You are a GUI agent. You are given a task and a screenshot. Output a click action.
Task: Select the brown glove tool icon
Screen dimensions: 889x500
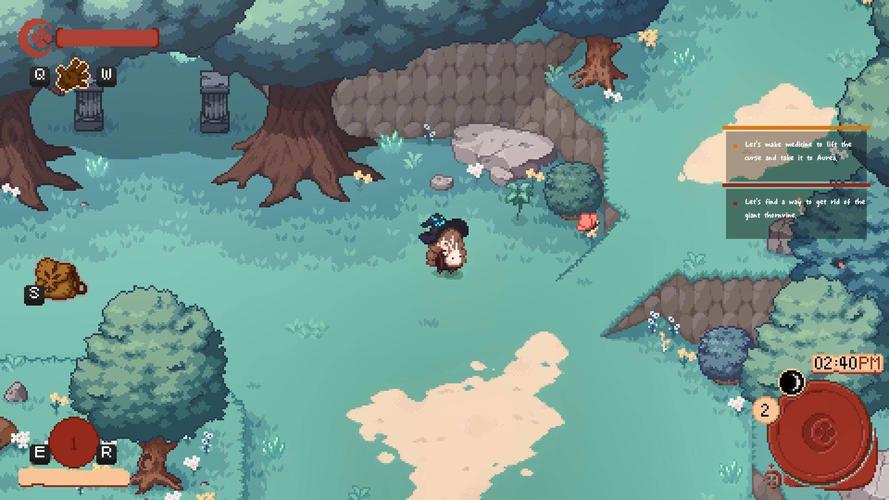tap(72, 75)
